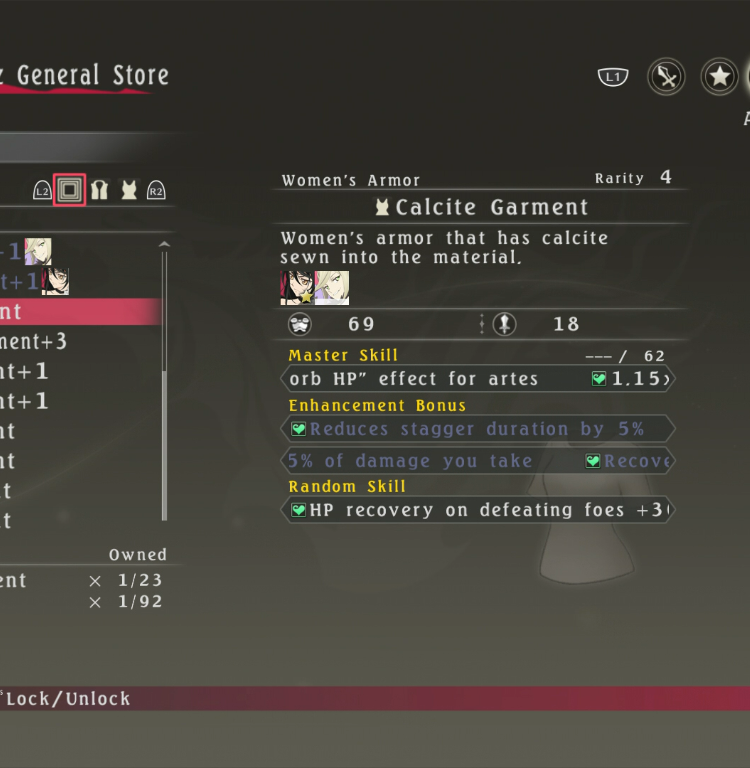Image resolution: width=750 pixels, height=768 pixels.
Task: Click the list's scroll-up arrow
Action: 165,245
